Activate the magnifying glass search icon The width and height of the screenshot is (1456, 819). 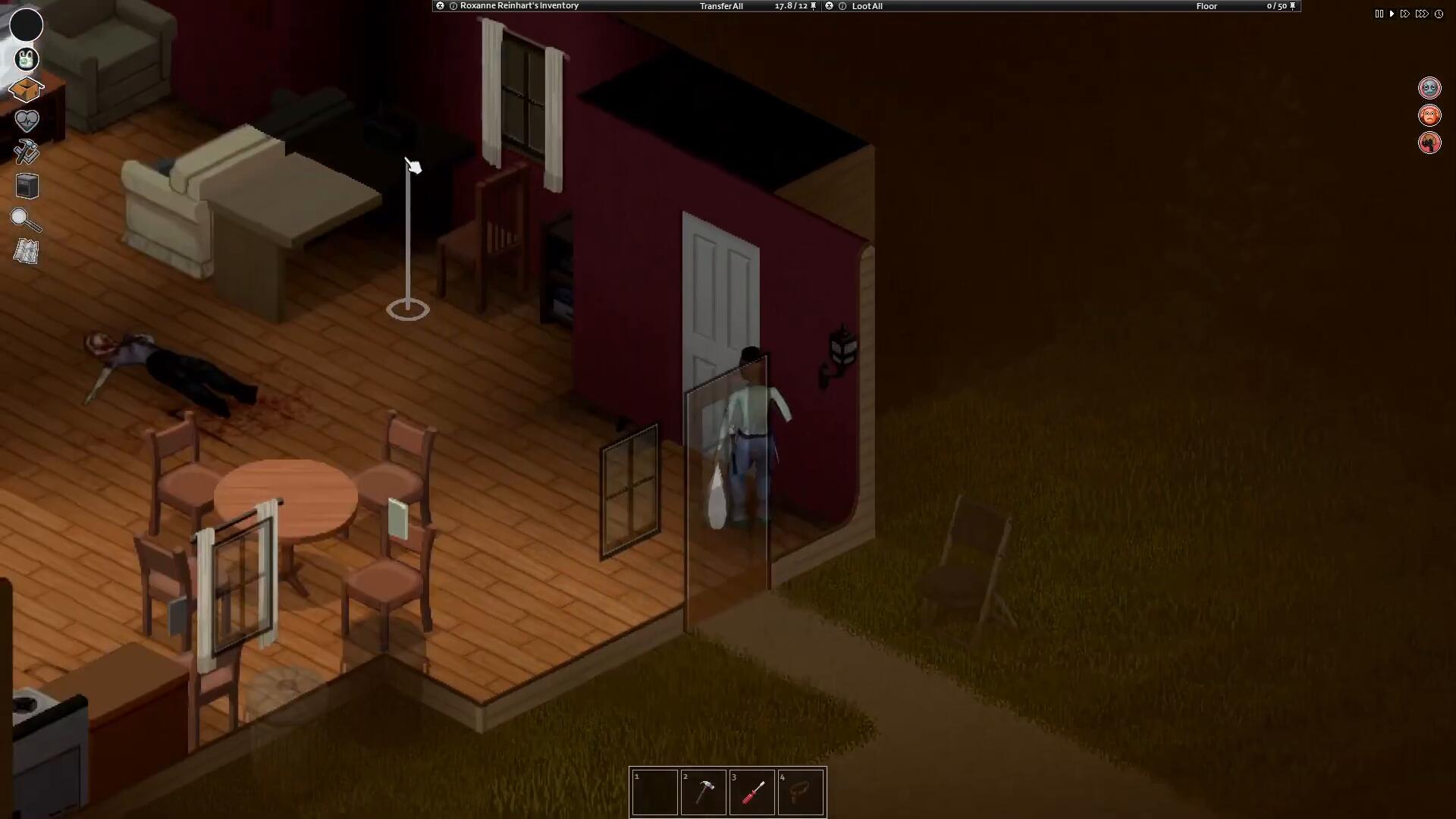point(26,220)
